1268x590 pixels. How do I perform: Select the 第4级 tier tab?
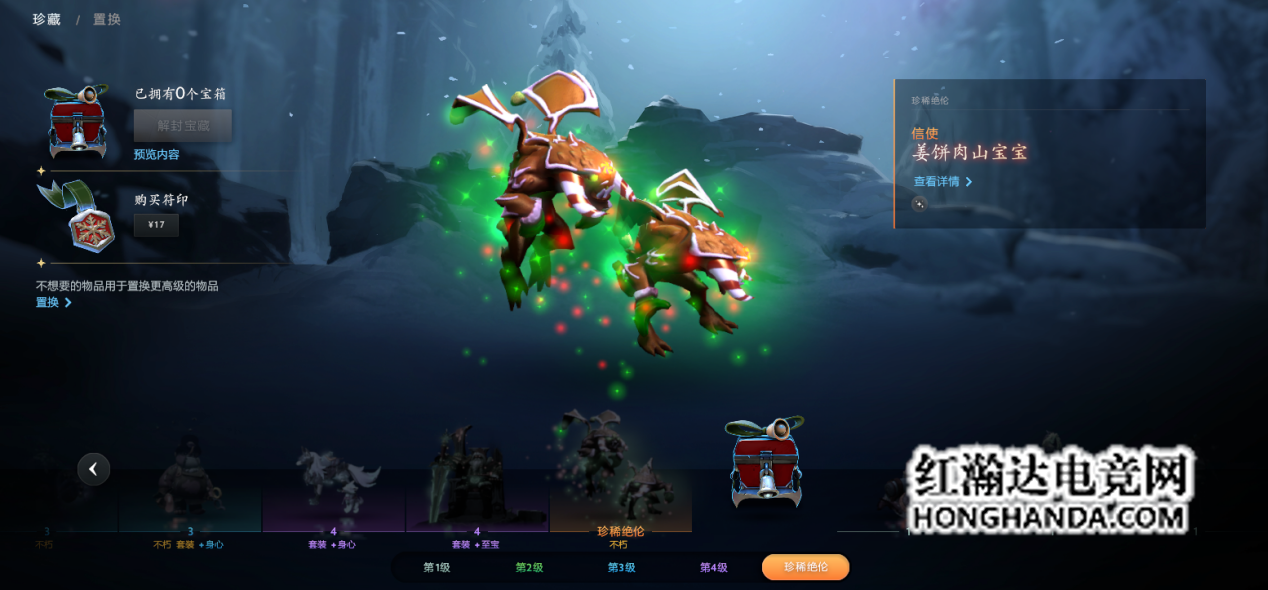coord(713,567)
